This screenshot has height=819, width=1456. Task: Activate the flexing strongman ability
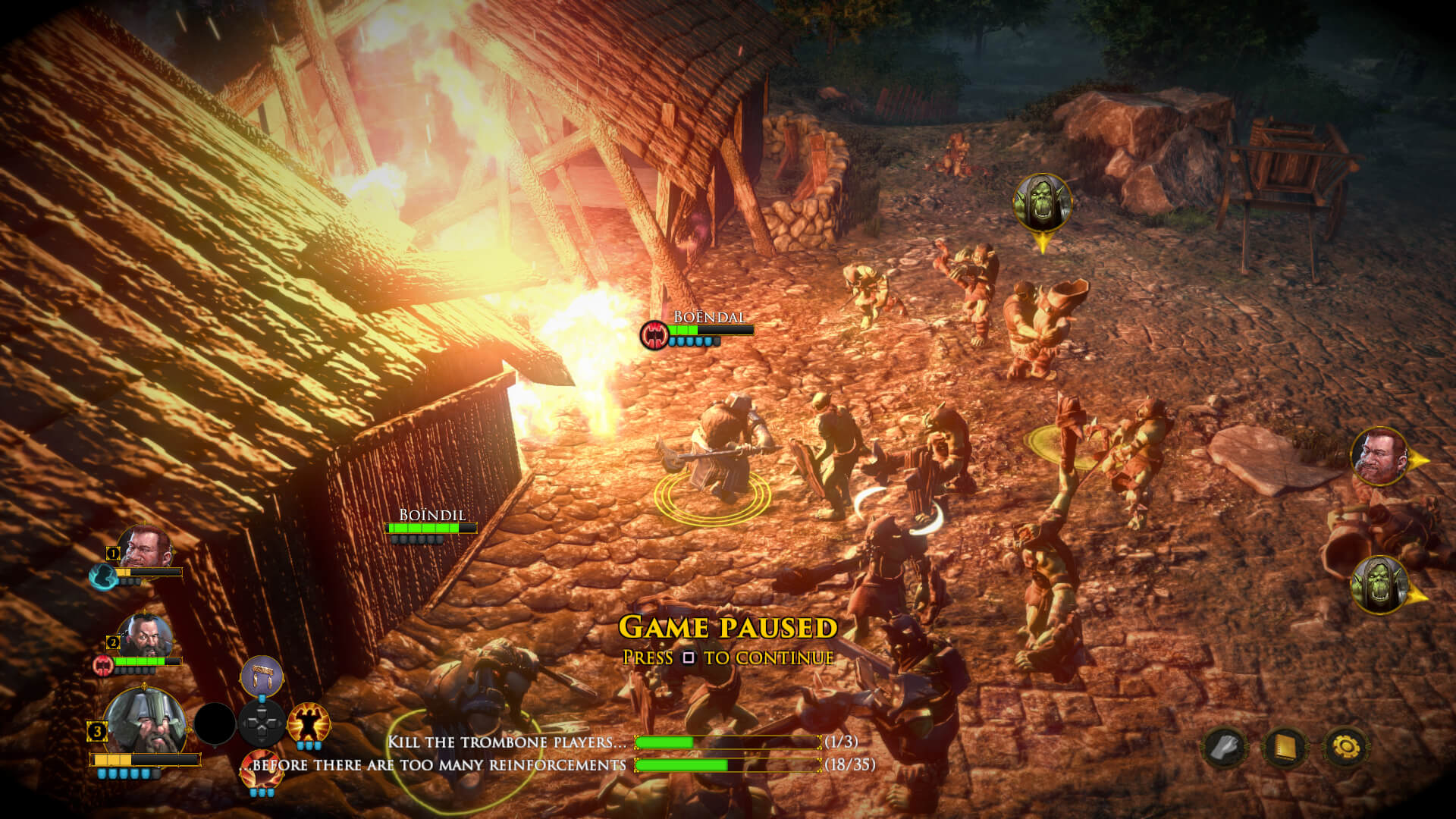(308, 723)
